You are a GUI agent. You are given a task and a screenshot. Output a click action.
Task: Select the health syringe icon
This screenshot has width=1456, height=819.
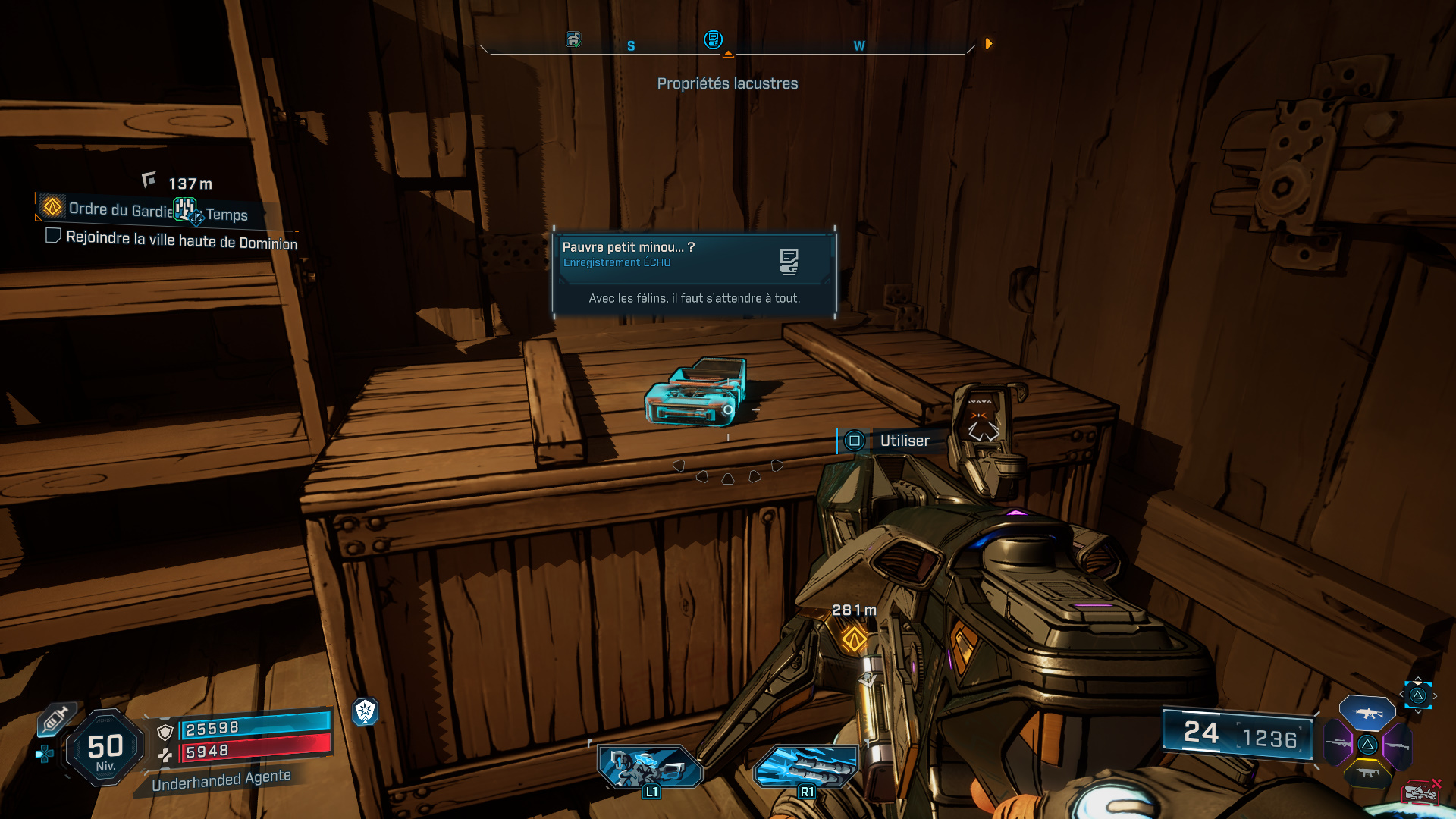56,720
